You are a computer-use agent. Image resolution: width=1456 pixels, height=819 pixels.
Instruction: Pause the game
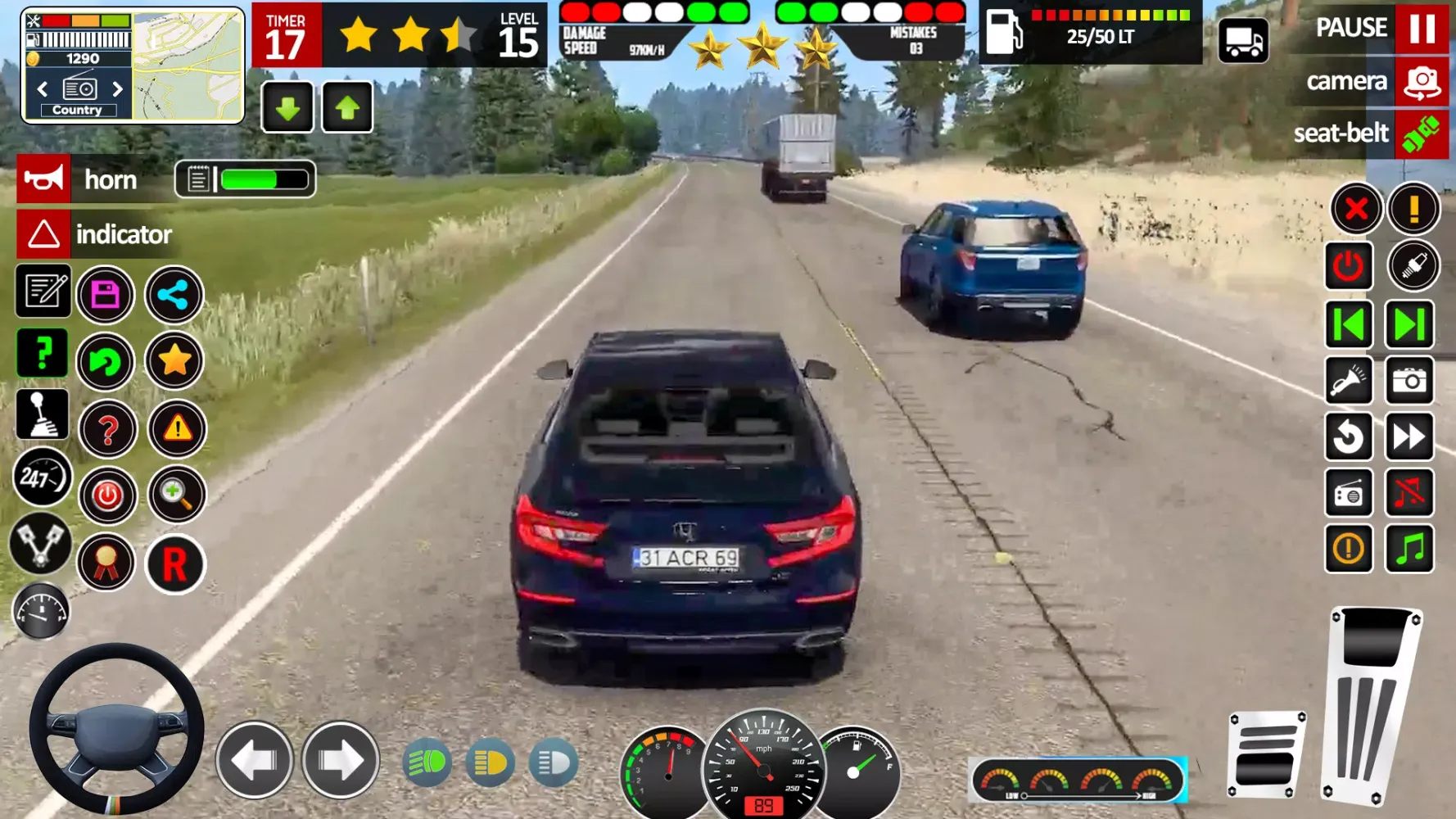[1422, 29]
